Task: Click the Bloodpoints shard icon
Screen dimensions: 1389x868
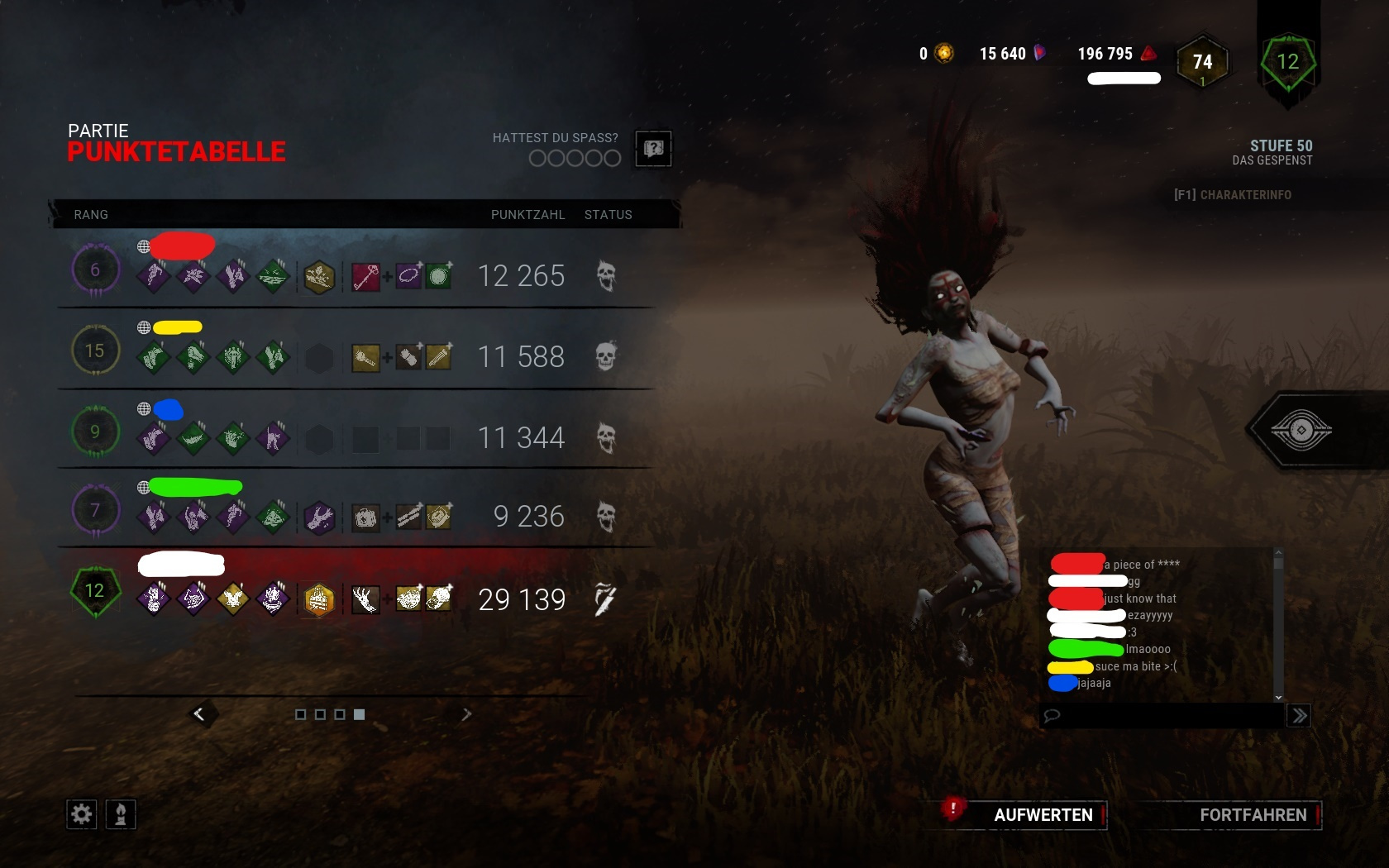Action: point(1039,53)
